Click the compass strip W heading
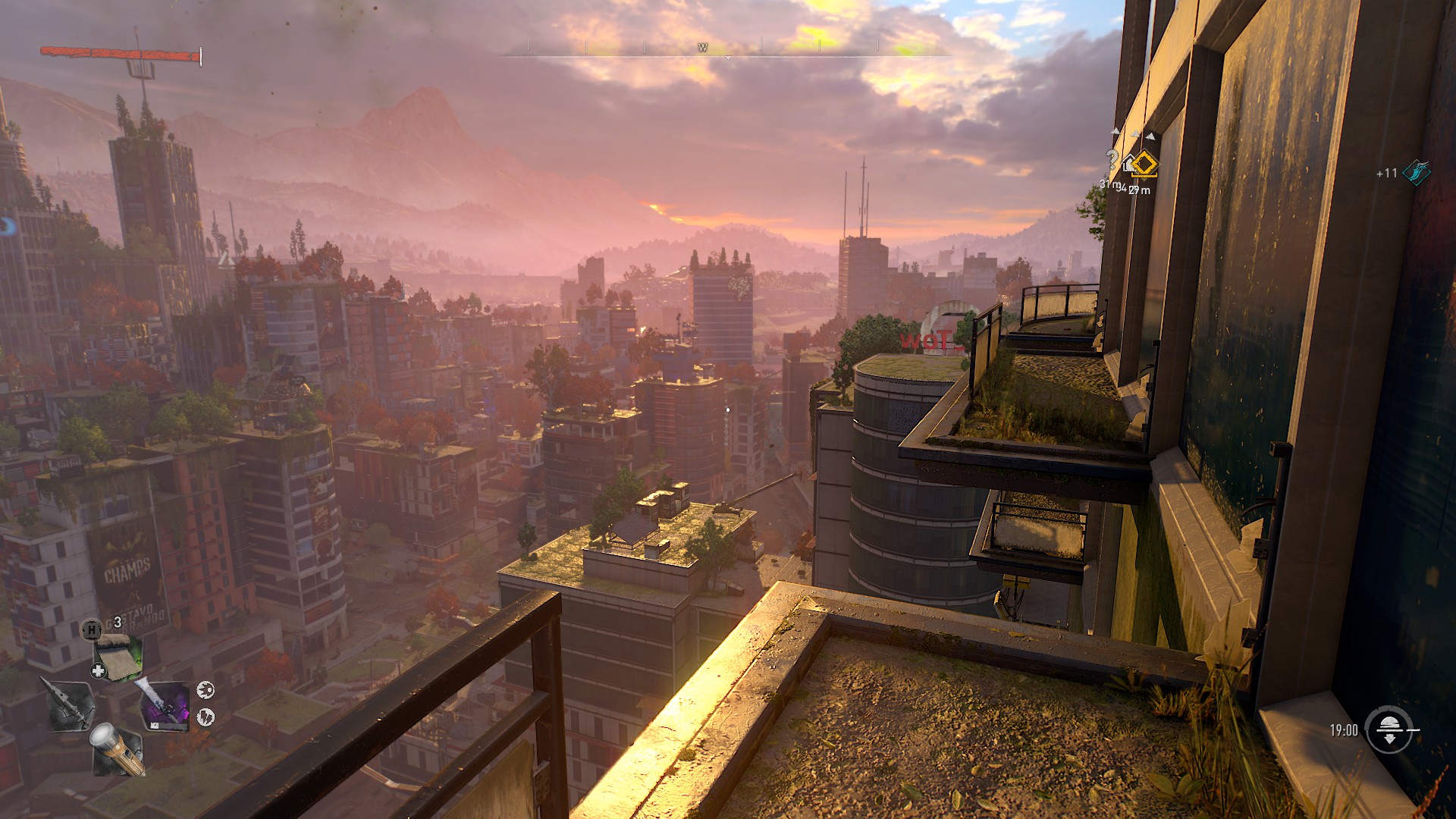 pos(703,48)
